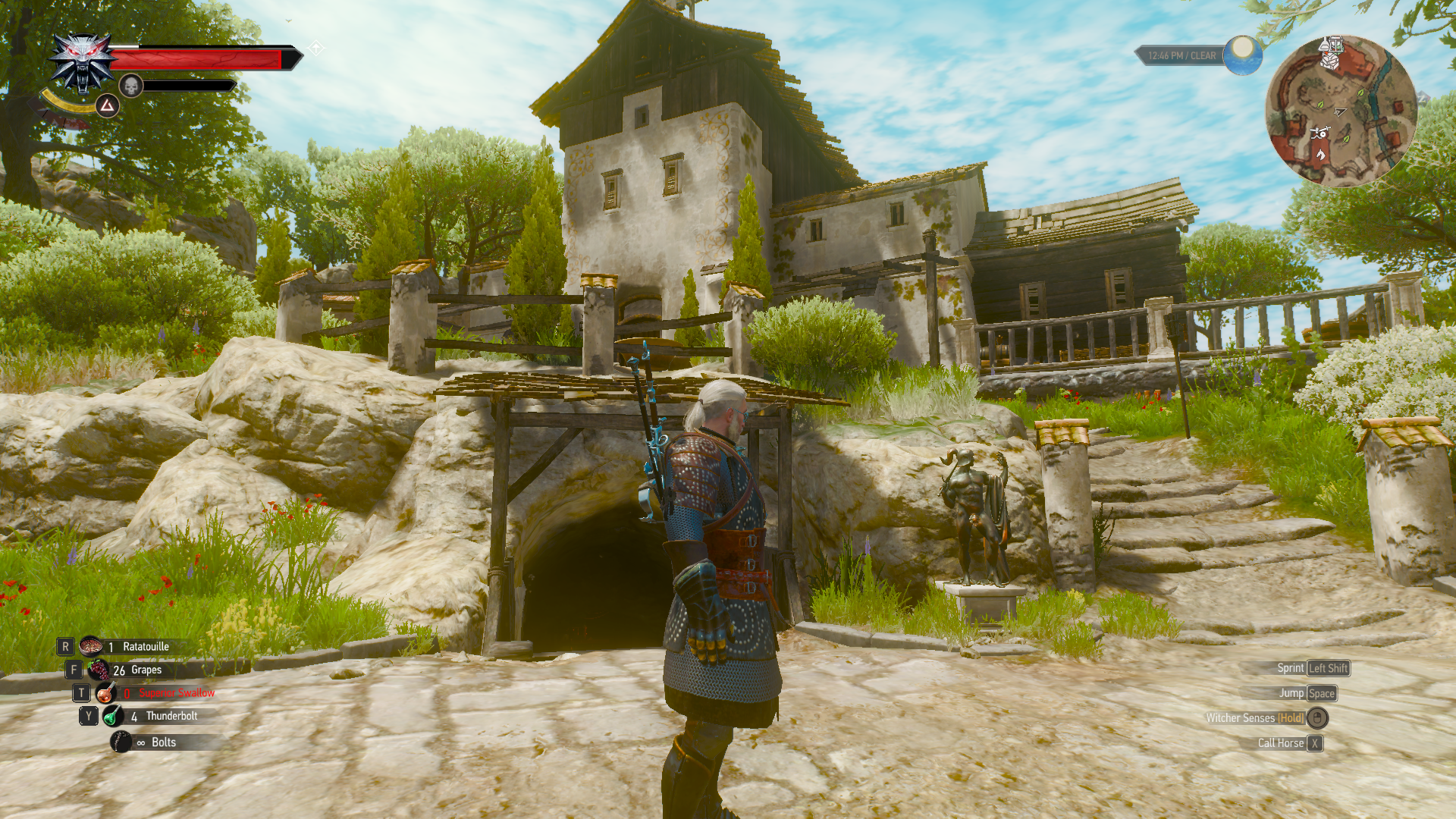Select the active sign triangle icon
Image resolution: width=1456 pixels, height=819 pixels.
pos(108,105)
